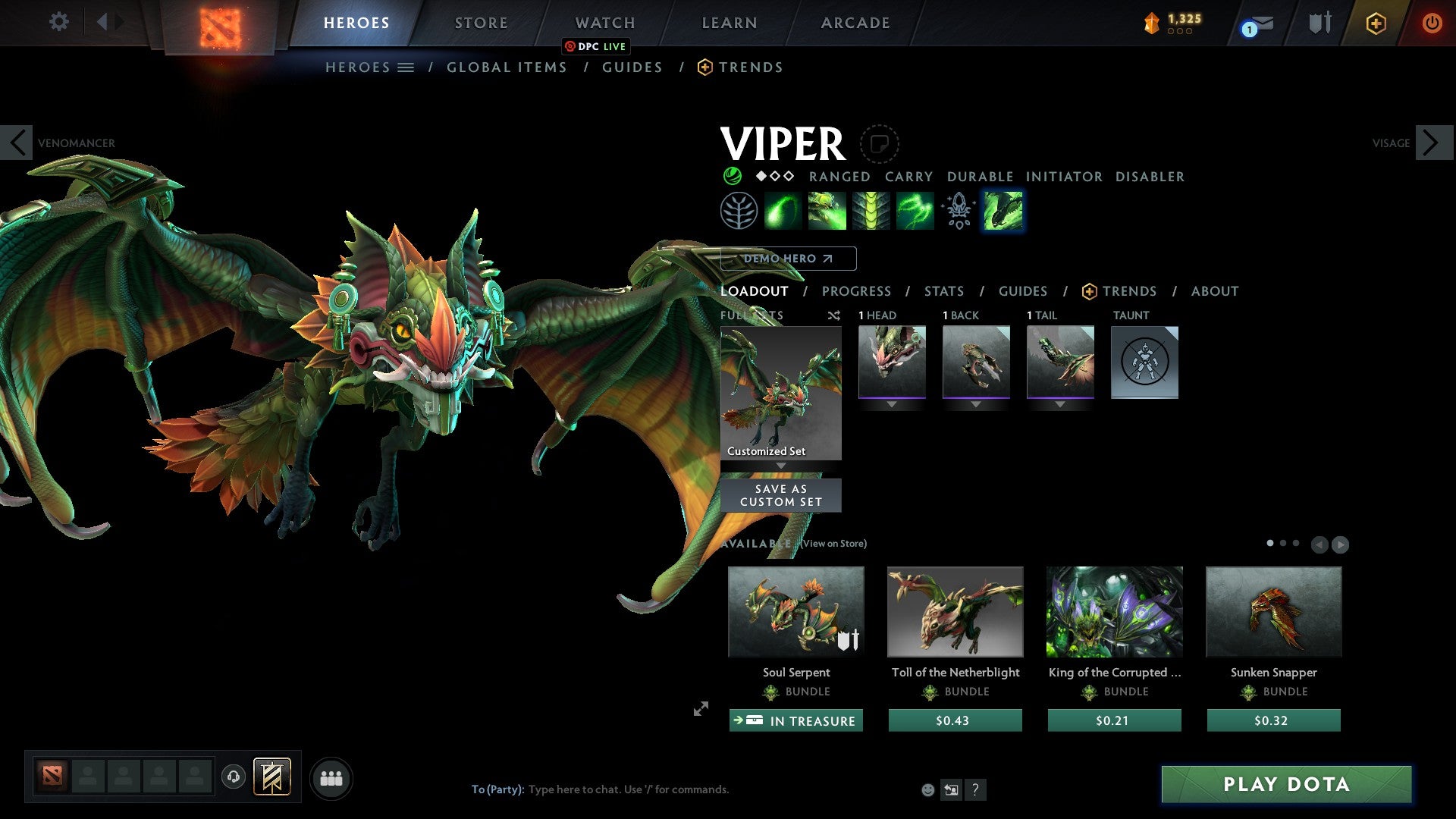Toggle the emoticon picker in chat

927,789
